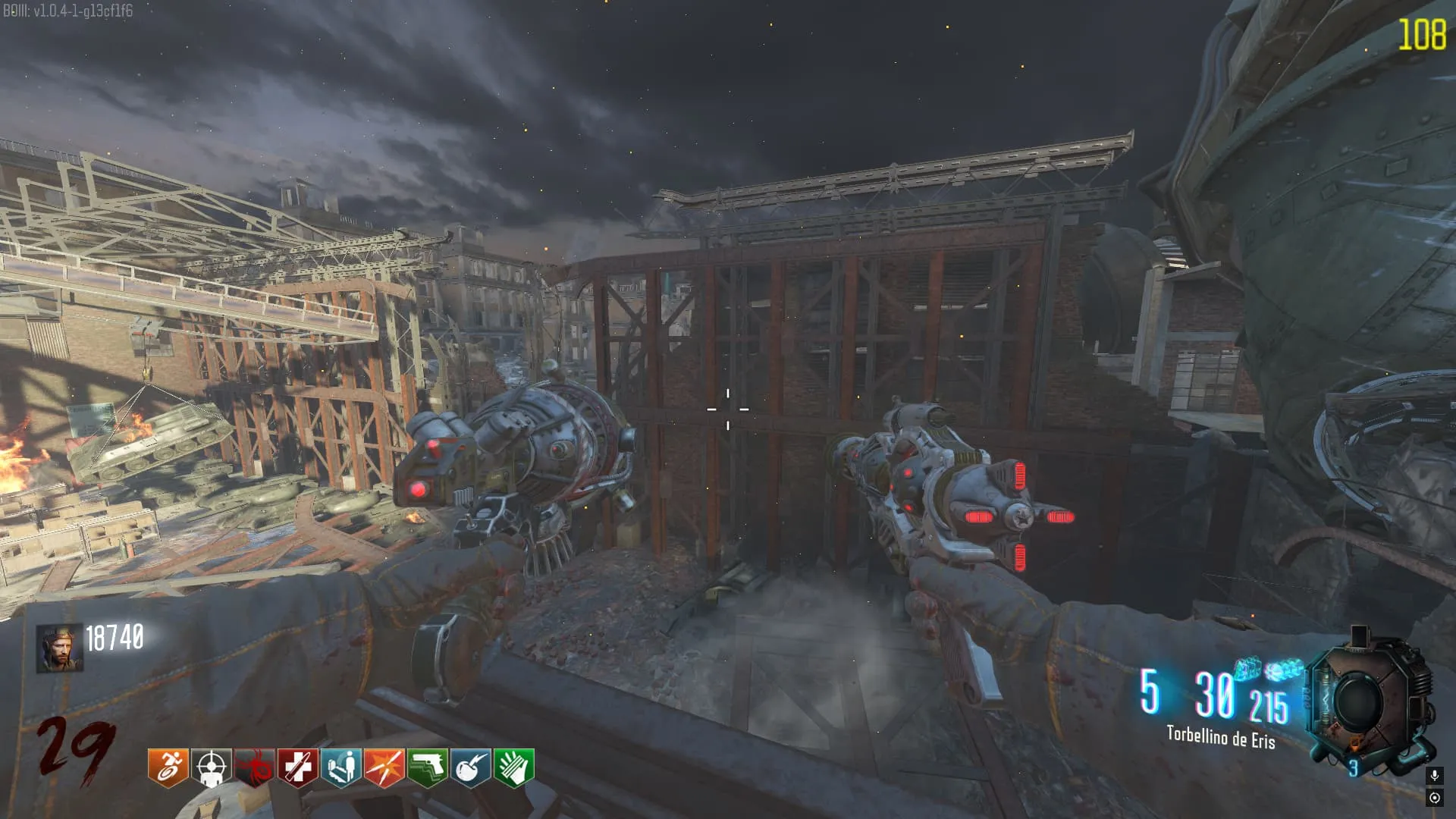The width and height of the screenshot is (1456, 819).
Task: Select the glowing blue lethal grenade icon
Action: (1247, 669)
